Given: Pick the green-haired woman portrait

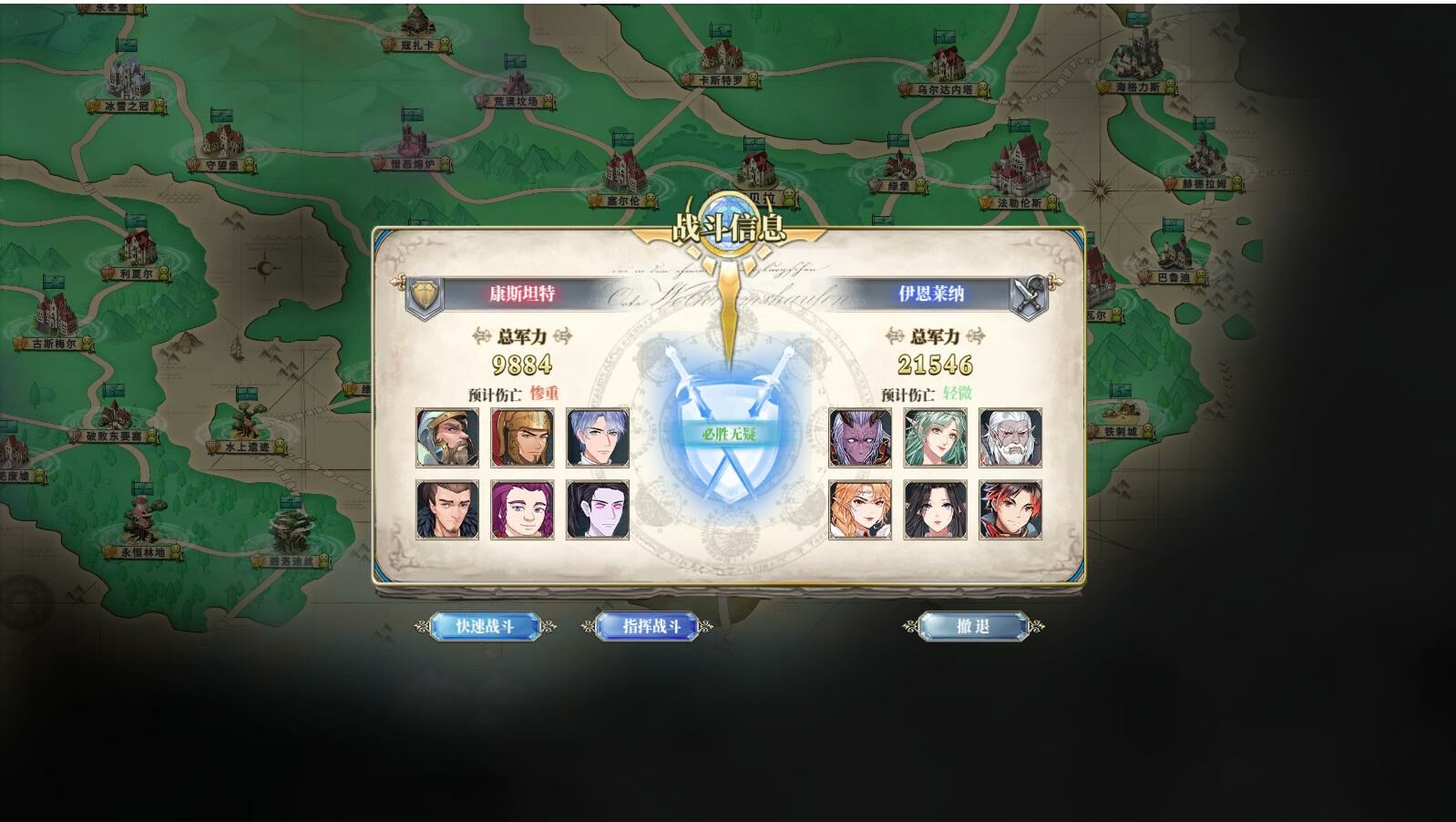Looking at the screenshot, I should pyautogui.click(x=935, y=438).
